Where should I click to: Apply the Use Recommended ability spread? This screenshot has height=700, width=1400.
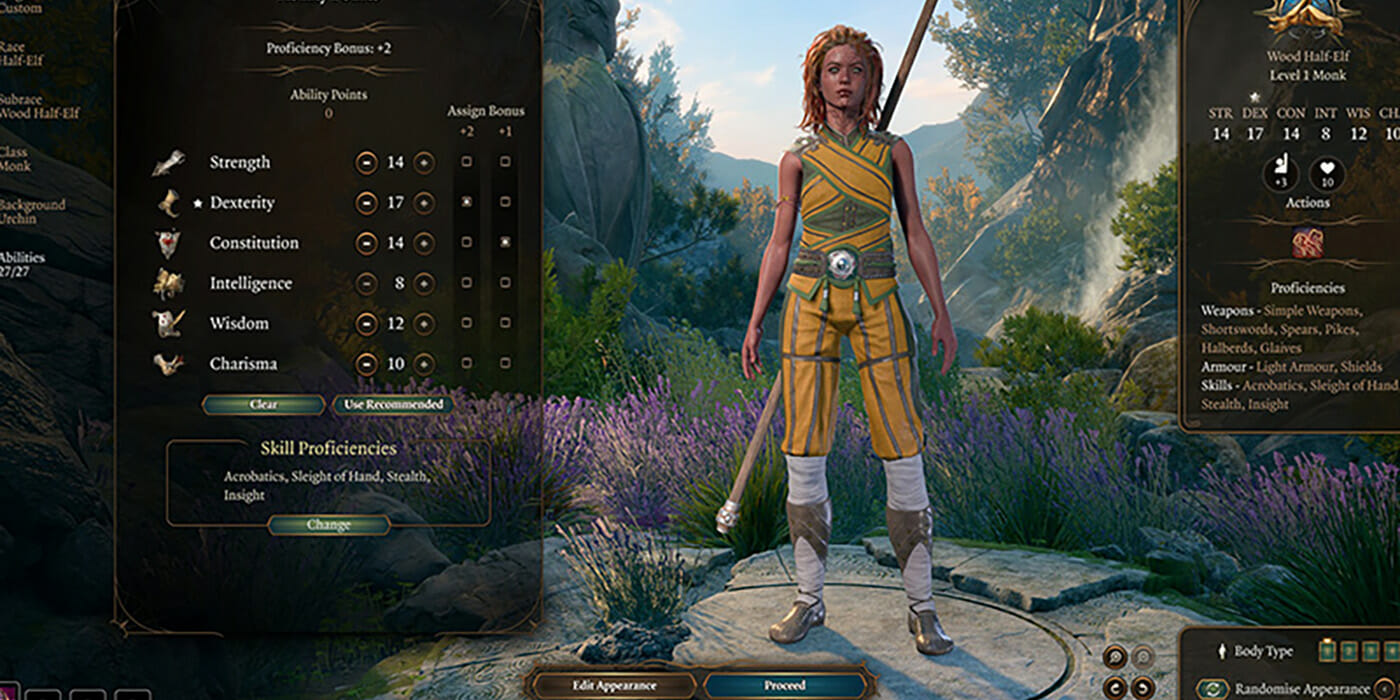pyautogui.click(x=392, y=405)
